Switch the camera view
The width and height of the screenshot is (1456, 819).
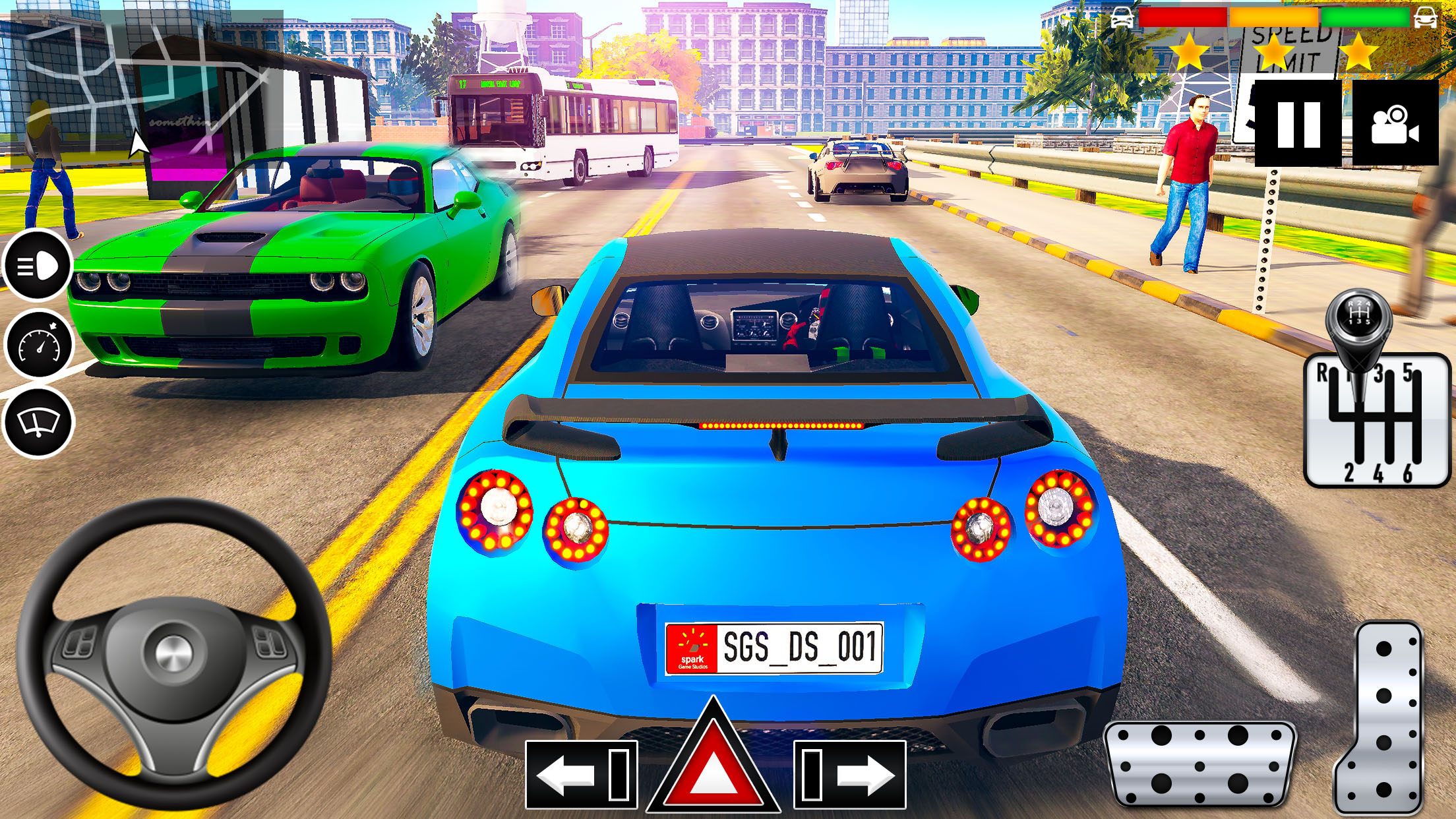coord(1395,123)
